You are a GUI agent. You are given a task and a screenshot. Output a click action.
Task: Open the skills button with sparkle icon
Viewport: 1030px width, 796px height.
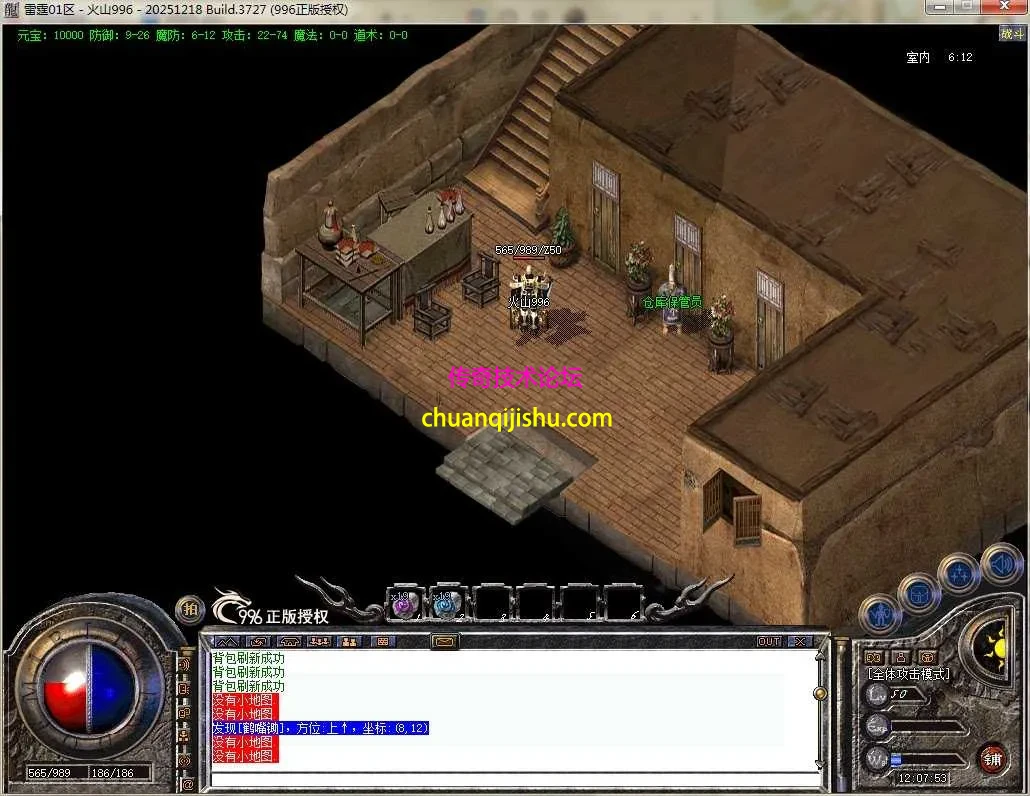960,575
